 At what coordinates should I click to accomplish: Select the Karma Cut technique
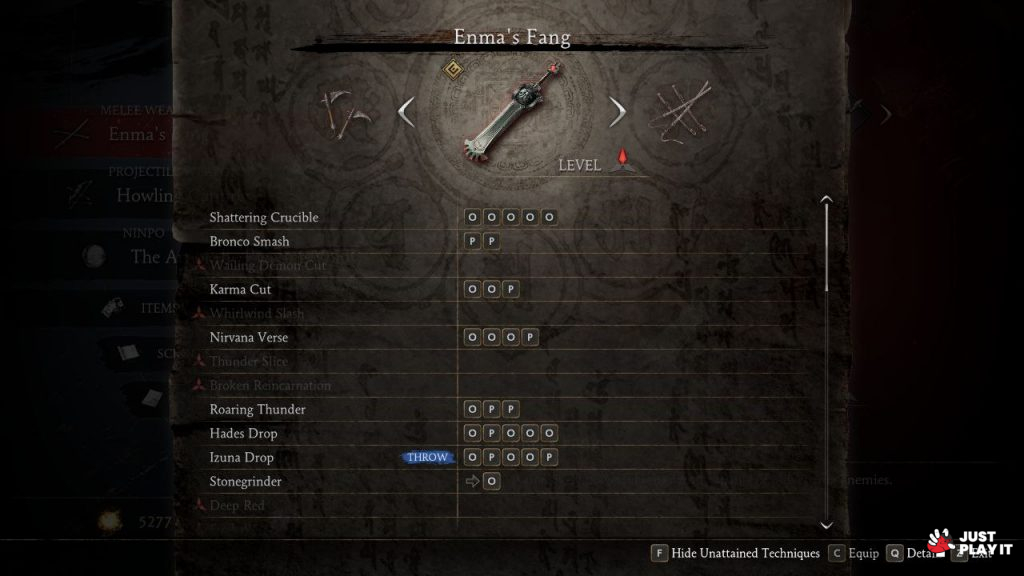[x=241, y=289]
